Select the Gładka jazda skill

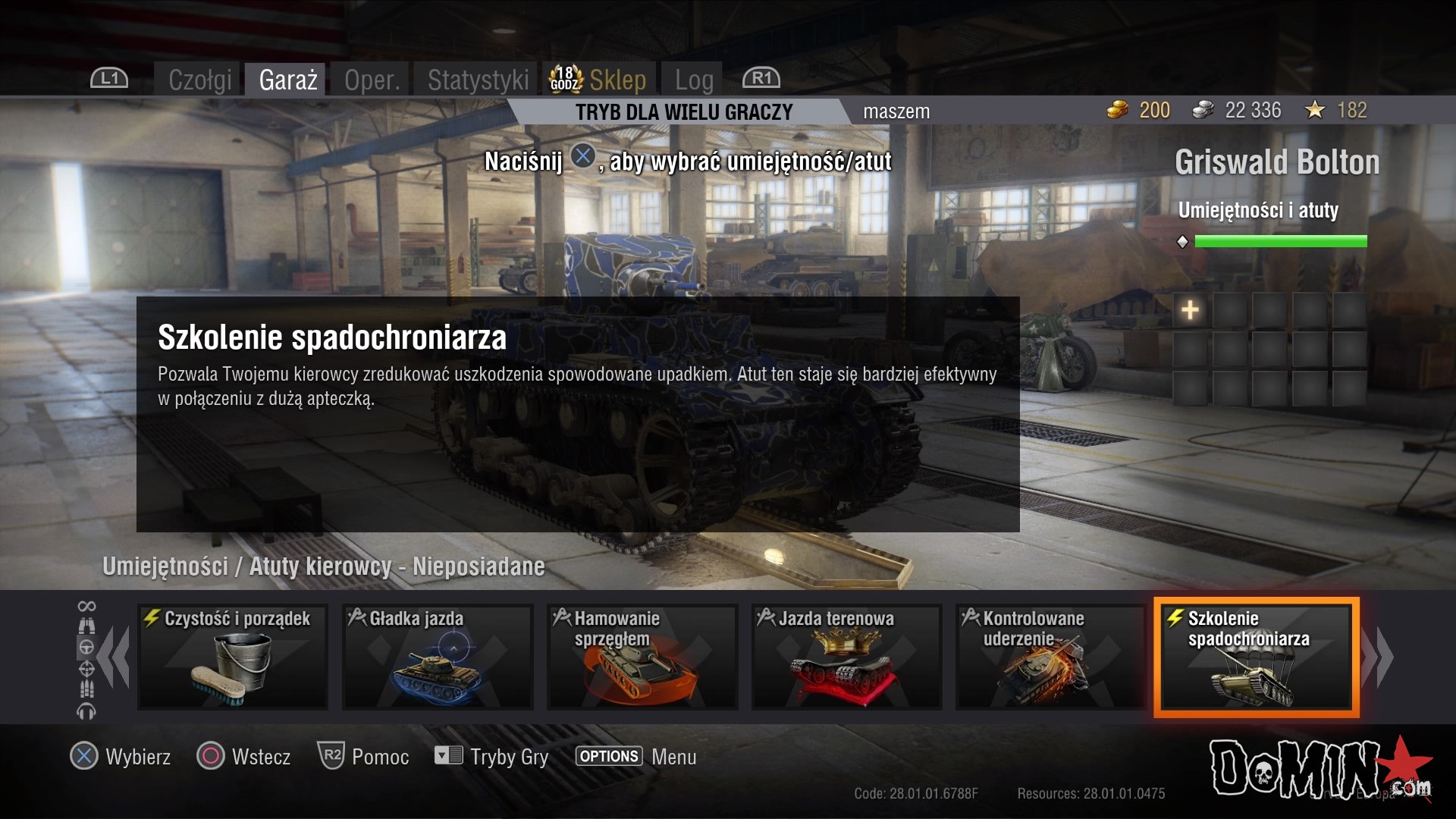coord(438,657)
